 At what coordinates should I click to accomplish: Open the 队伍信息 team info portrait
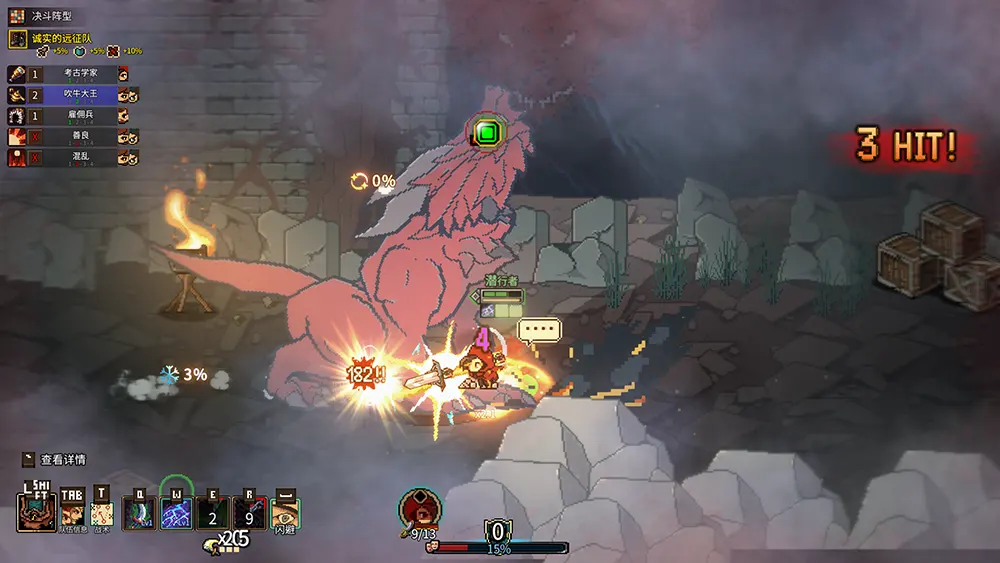[73, 514]
